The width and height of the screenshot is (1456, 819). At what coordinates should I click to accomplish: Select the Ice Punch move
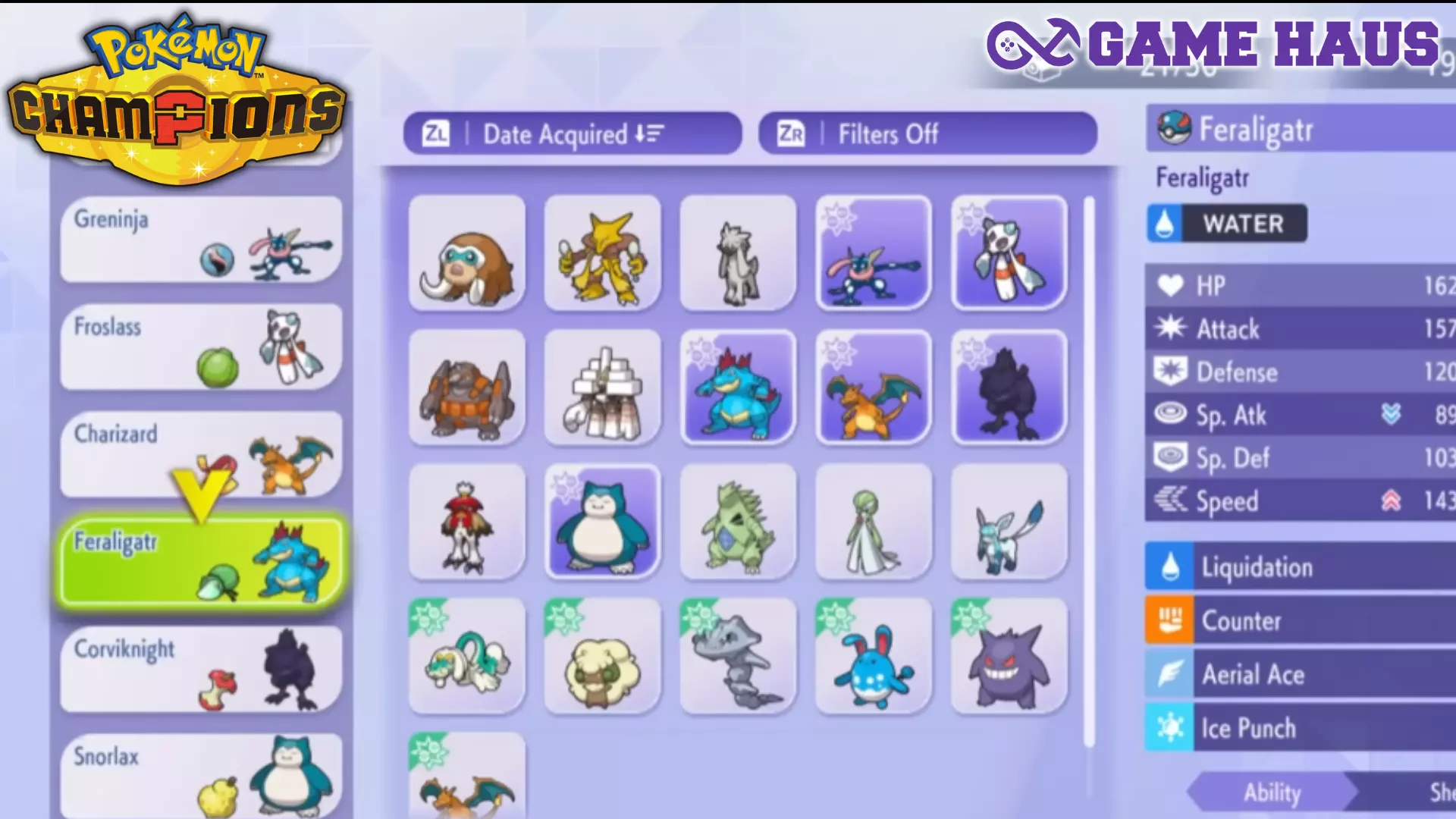click(x=1300, y=728)
